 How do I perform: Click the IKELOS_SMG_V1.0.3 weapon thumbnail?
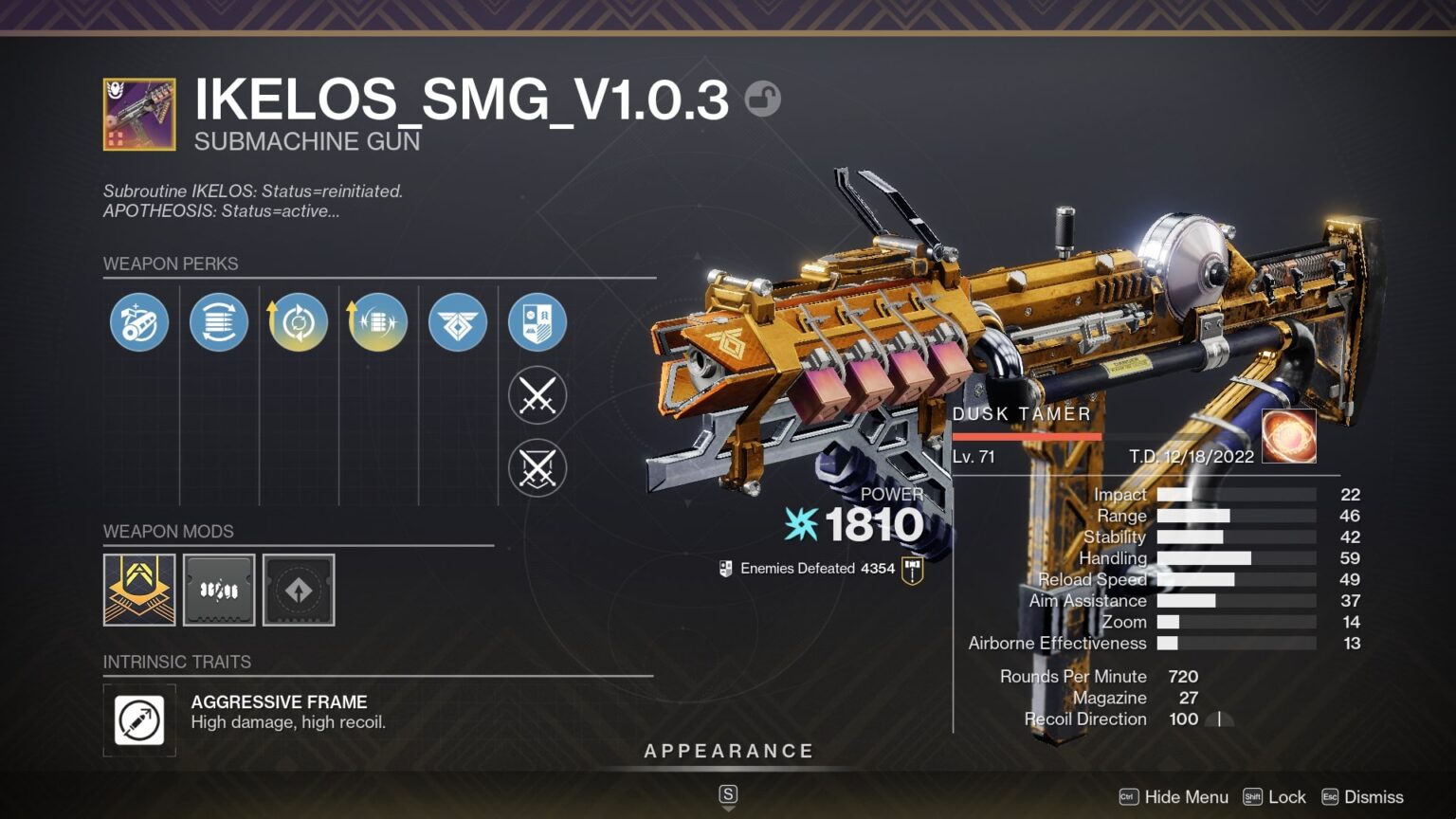pos(137,114)
